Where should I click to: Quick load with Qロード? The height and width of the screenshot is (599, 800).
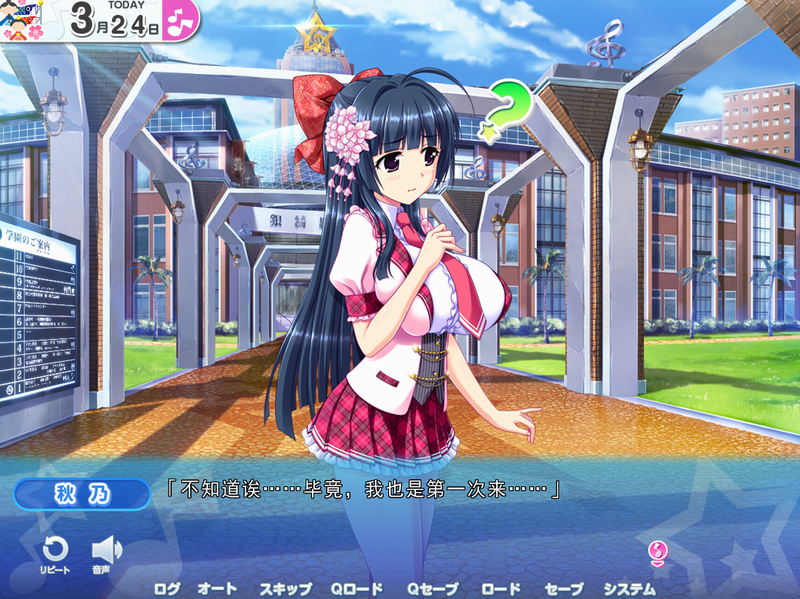357,589
